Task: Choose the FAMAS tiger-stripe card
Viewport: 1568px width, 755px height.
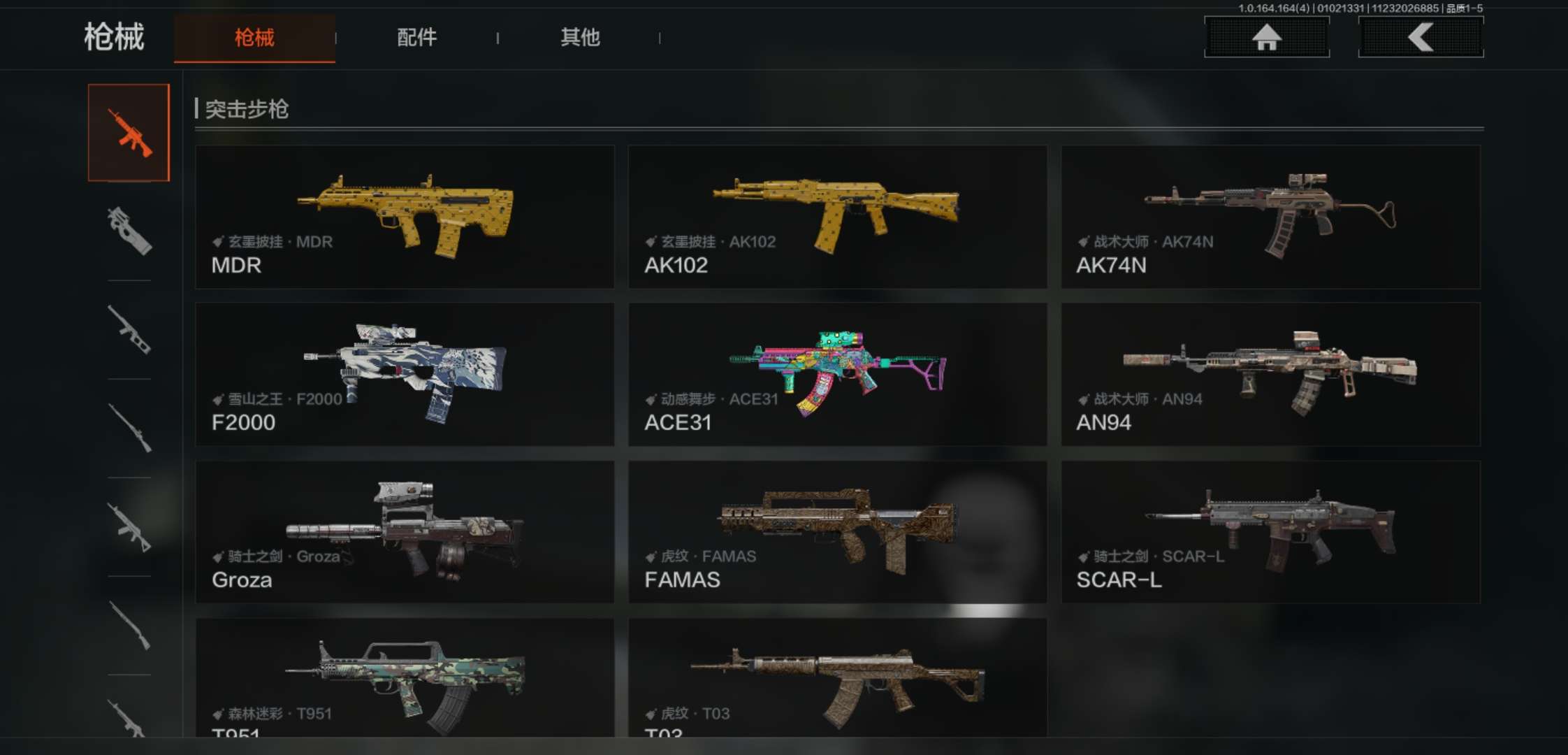Action: click(837, 532)
